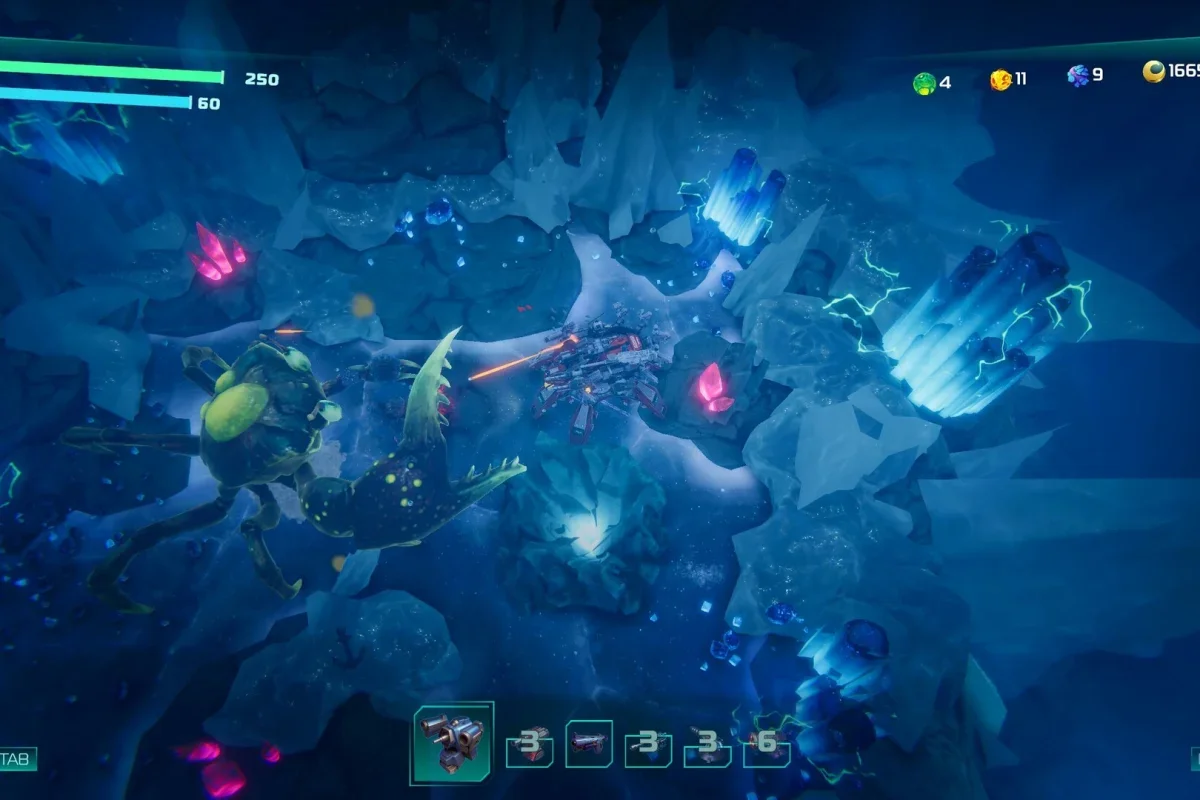Screen dimensions: 1200x800
Task: Pick the long-barrel blue cannon slot numbered 3
Action: tap(648, 746)
